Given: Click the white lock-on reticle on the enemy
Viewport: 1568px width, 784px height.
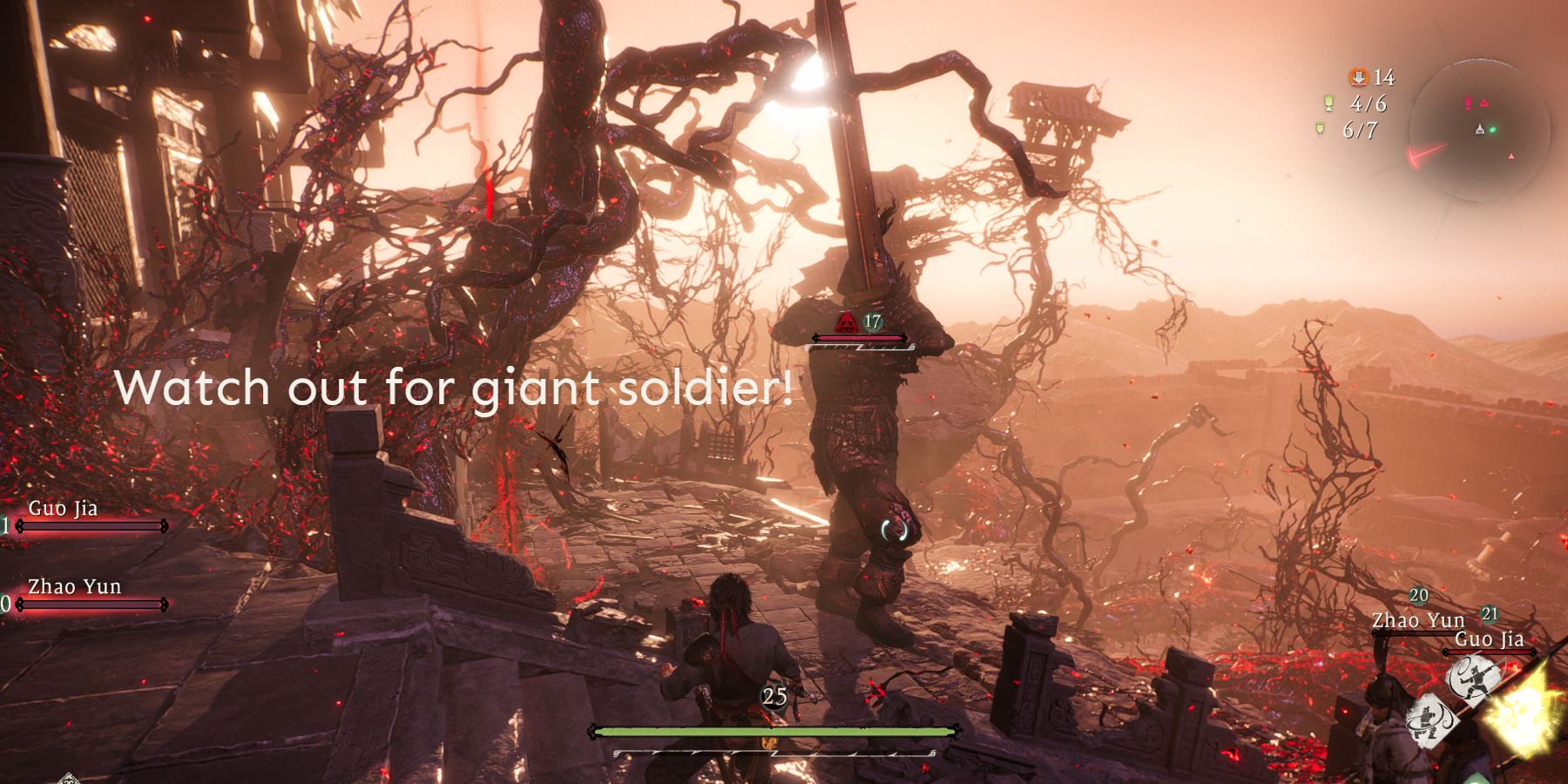Looking at the screenshot, I should (x=895, y=528).
